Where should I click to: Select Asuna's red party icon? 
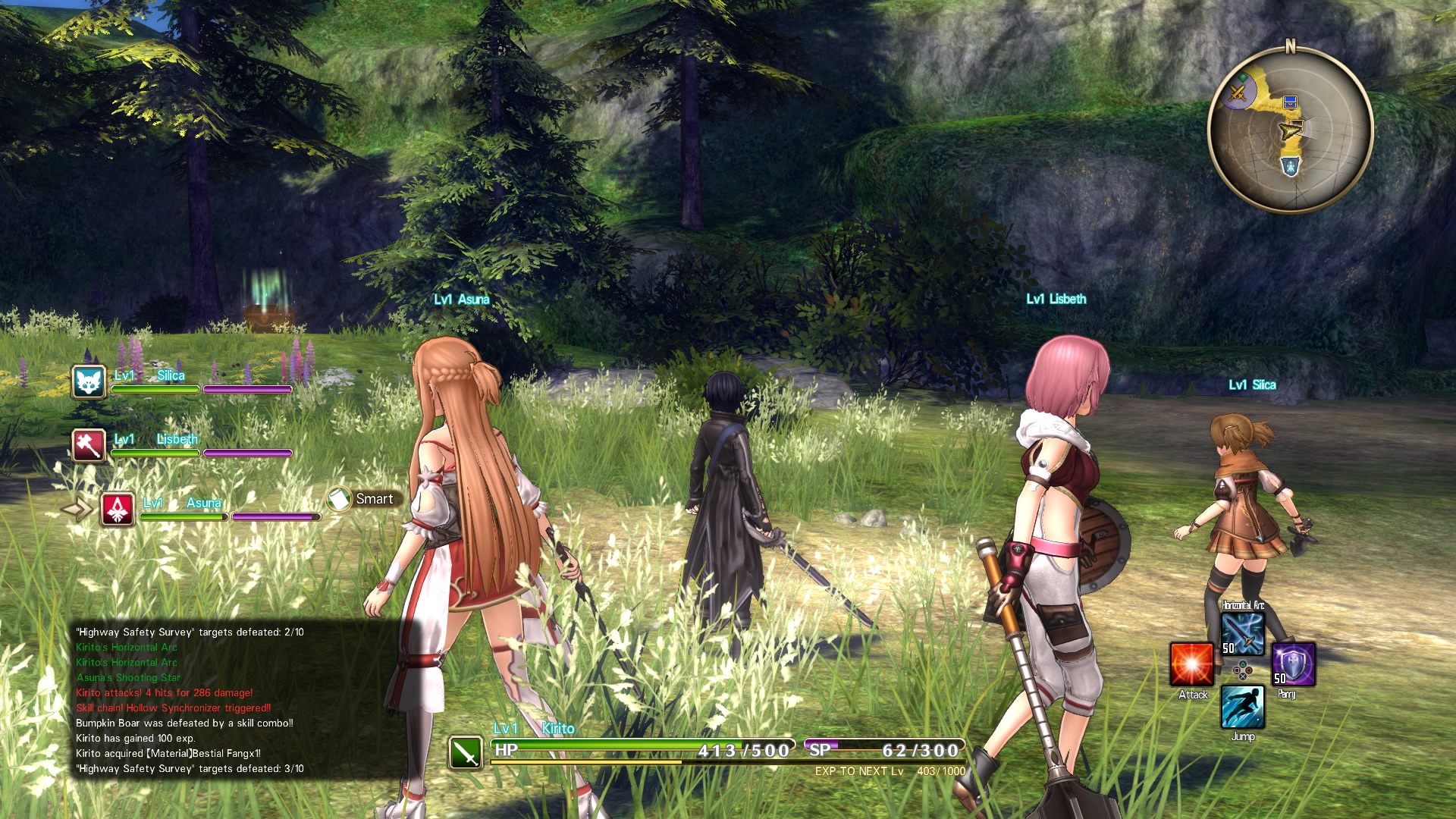pos(118,510)
